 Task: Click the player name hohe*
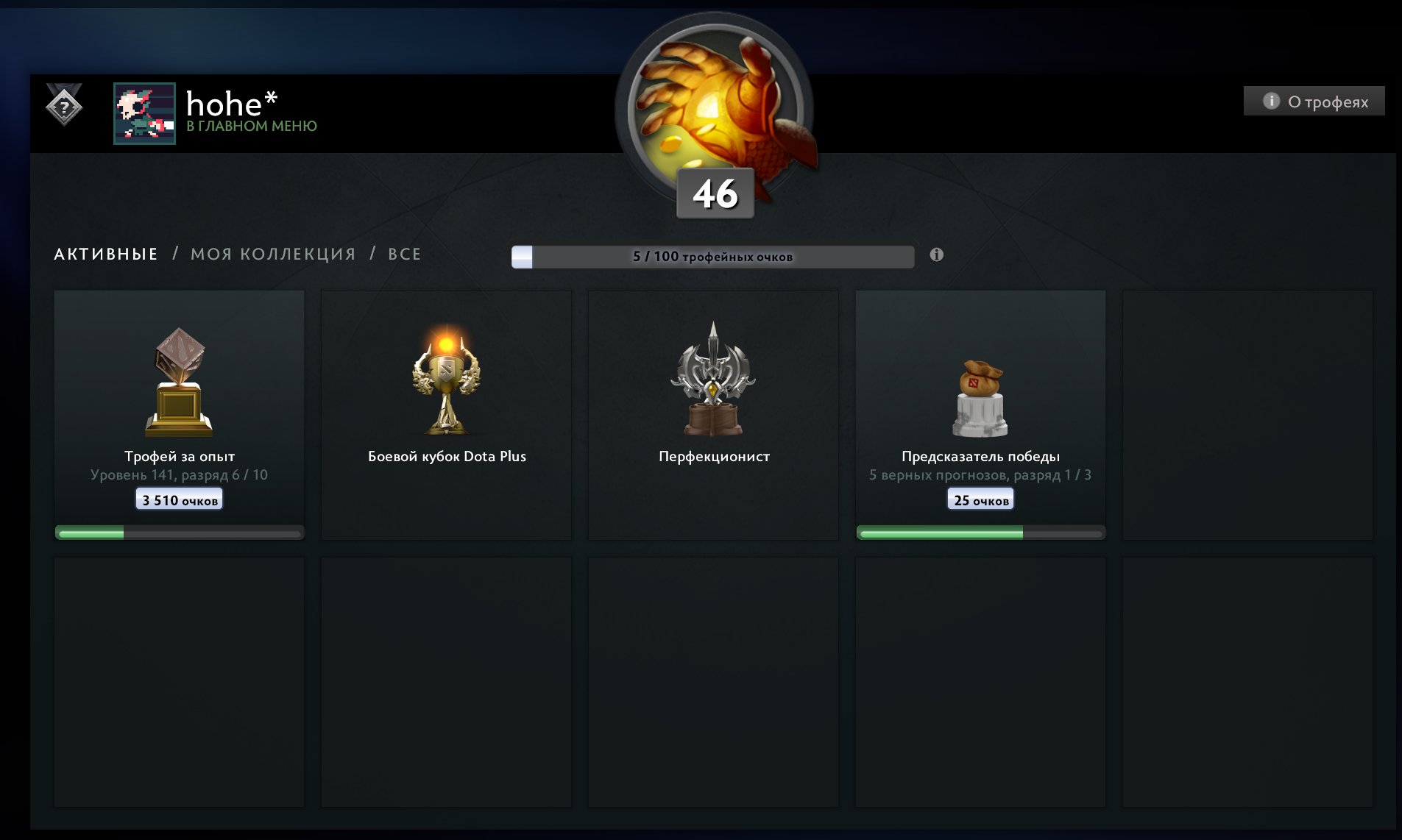click(231, 104)
